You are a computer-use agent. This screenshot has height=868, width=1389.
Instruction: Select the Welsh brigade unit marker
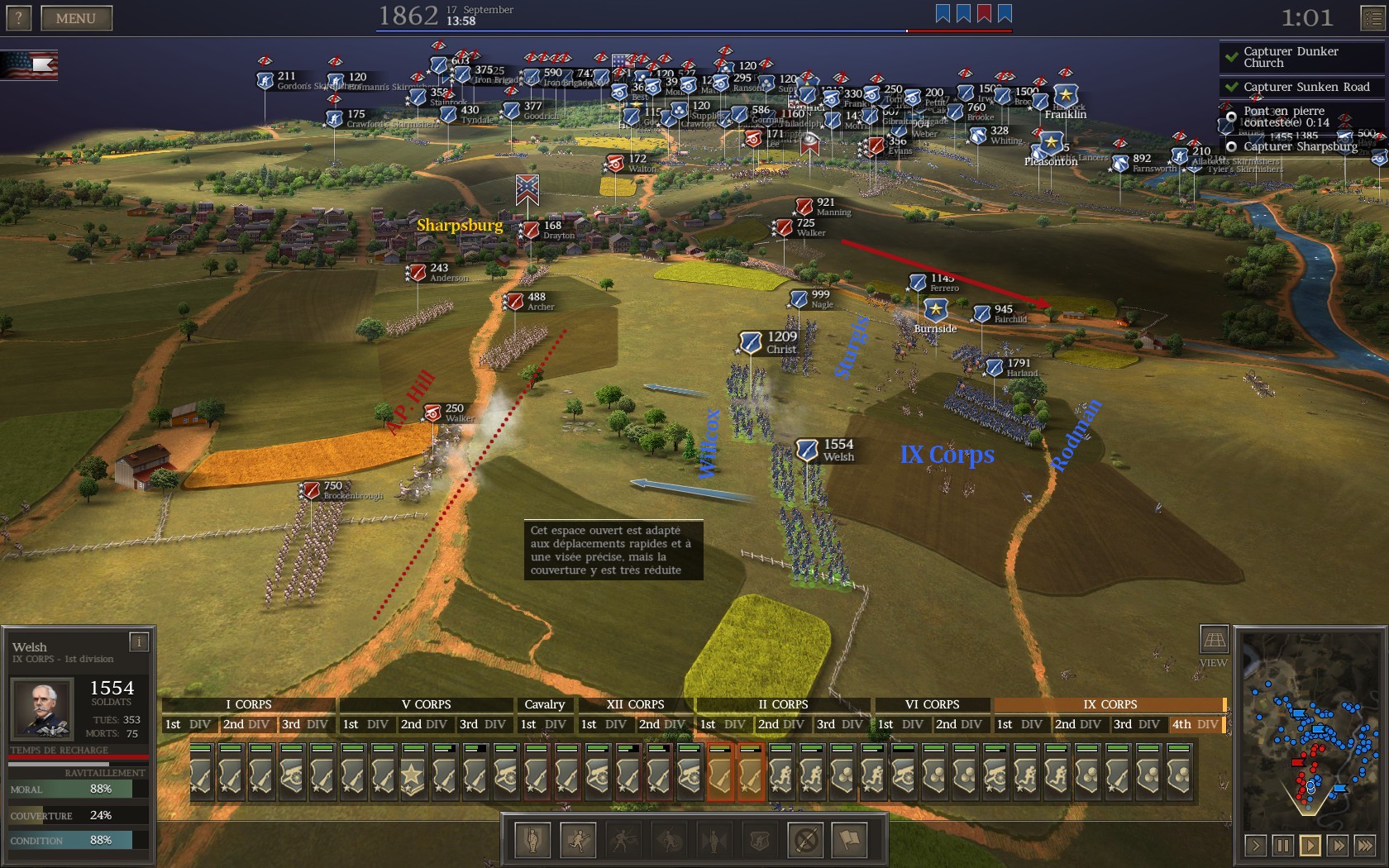(x=807, y=450)
